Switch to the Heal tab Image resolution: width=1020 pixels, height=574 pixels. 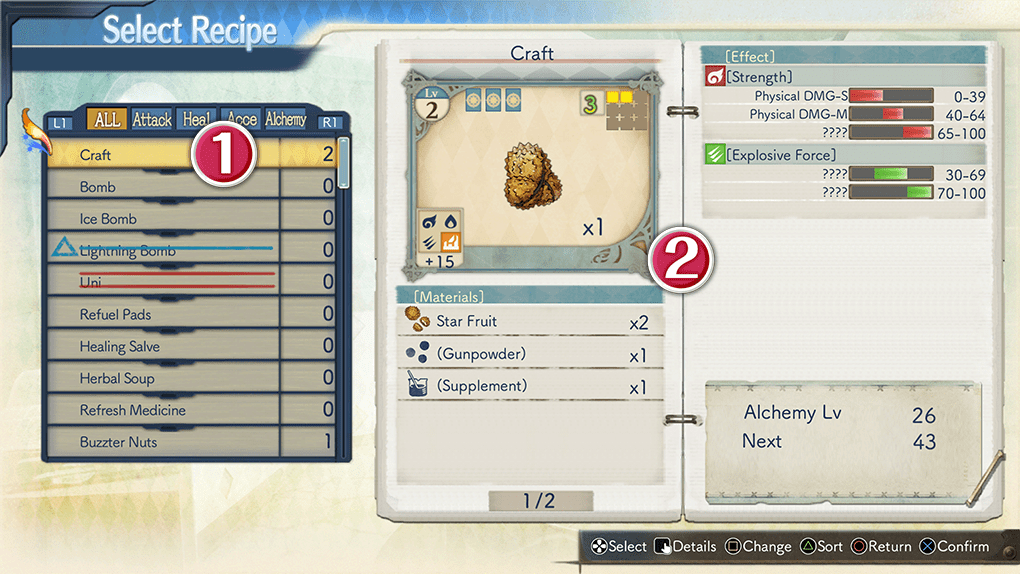[196, 120]
